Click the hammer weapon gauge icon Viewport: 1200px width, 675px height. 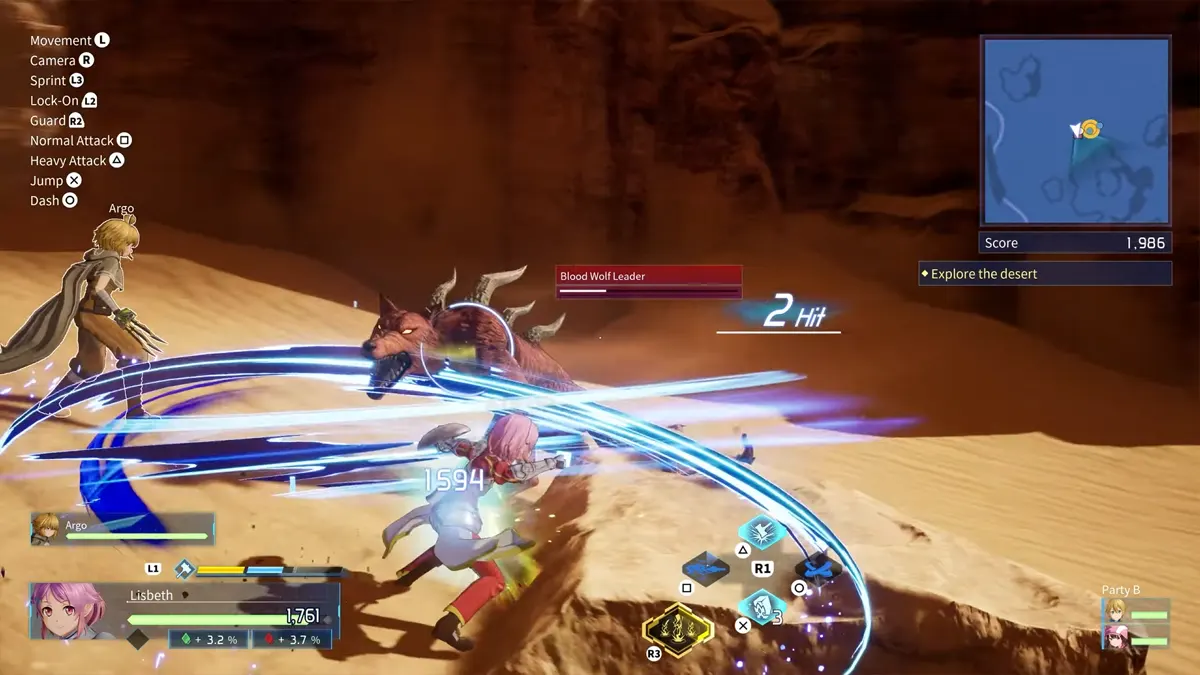(184, 569)
